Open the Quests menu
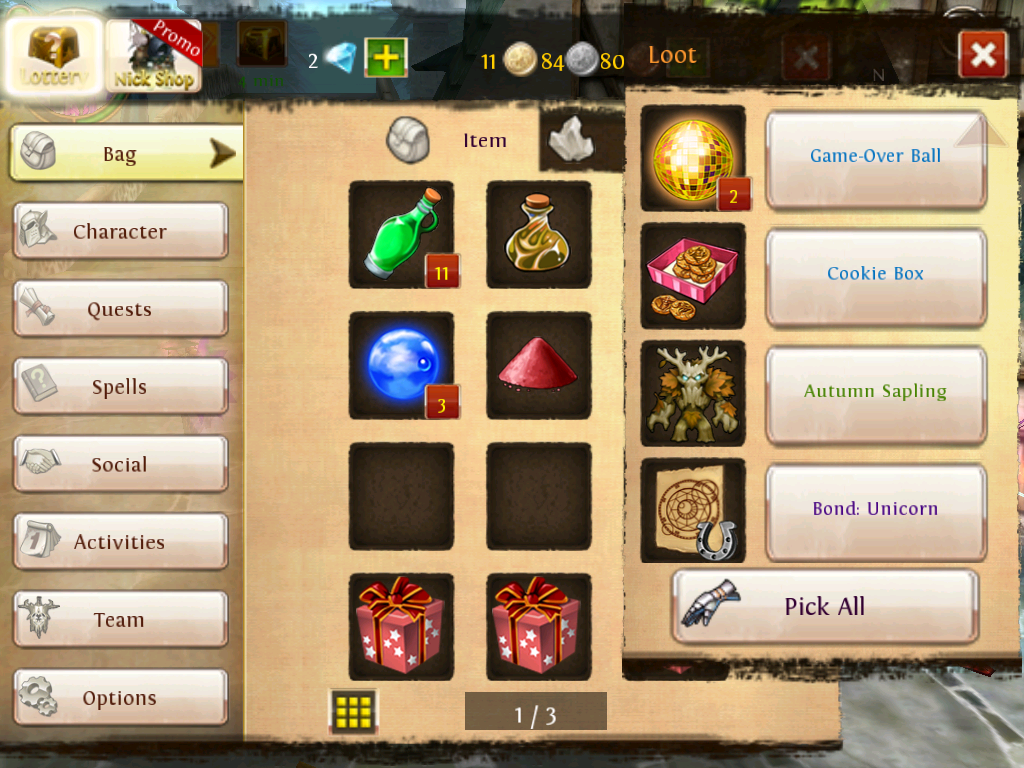The width and height of the screenshot is (1024, 768). (x=120, y=310)
